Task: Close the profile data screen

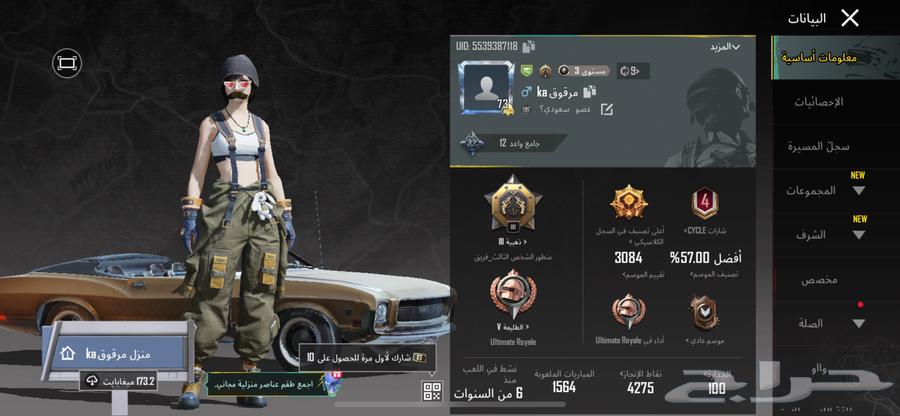Action: tap(850, 17)
